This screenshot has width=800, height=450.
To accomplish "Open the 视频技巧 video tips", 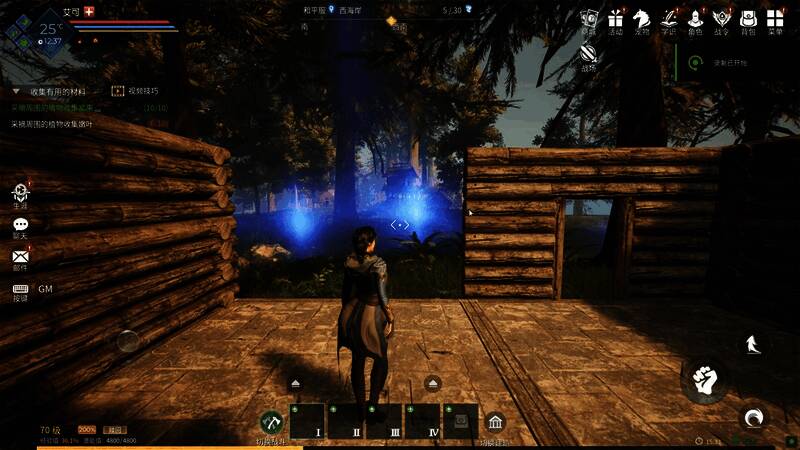I will click(x=118, y=91).
